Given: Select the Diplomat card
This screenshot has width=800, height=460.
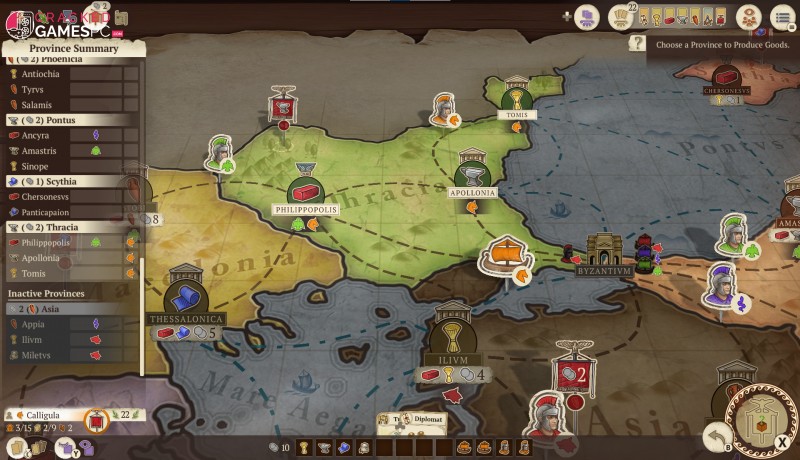Looking at the screenshot, I should (413, 420).
